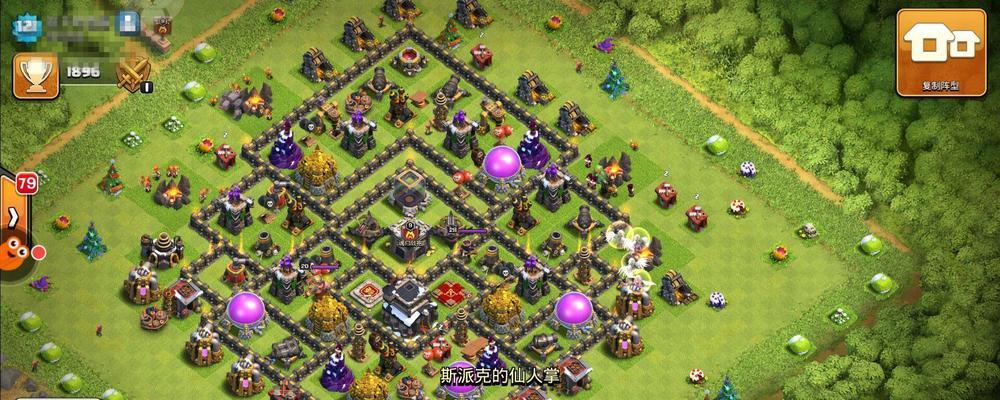The image size is (1000, 400).
Task: Open the crossed-swords league badge
Action: [x=133, y=74]
